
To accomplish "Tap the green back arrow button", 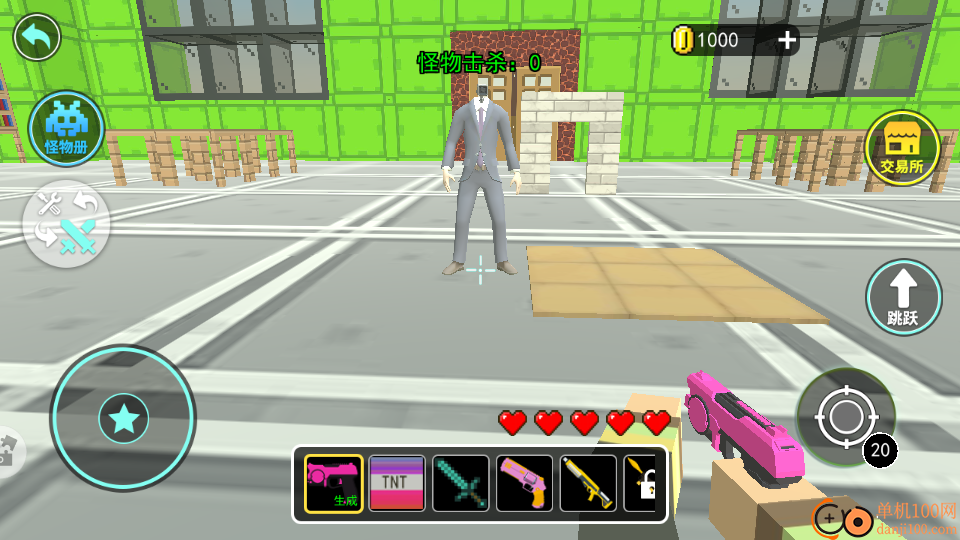I will tap(37, 38).
